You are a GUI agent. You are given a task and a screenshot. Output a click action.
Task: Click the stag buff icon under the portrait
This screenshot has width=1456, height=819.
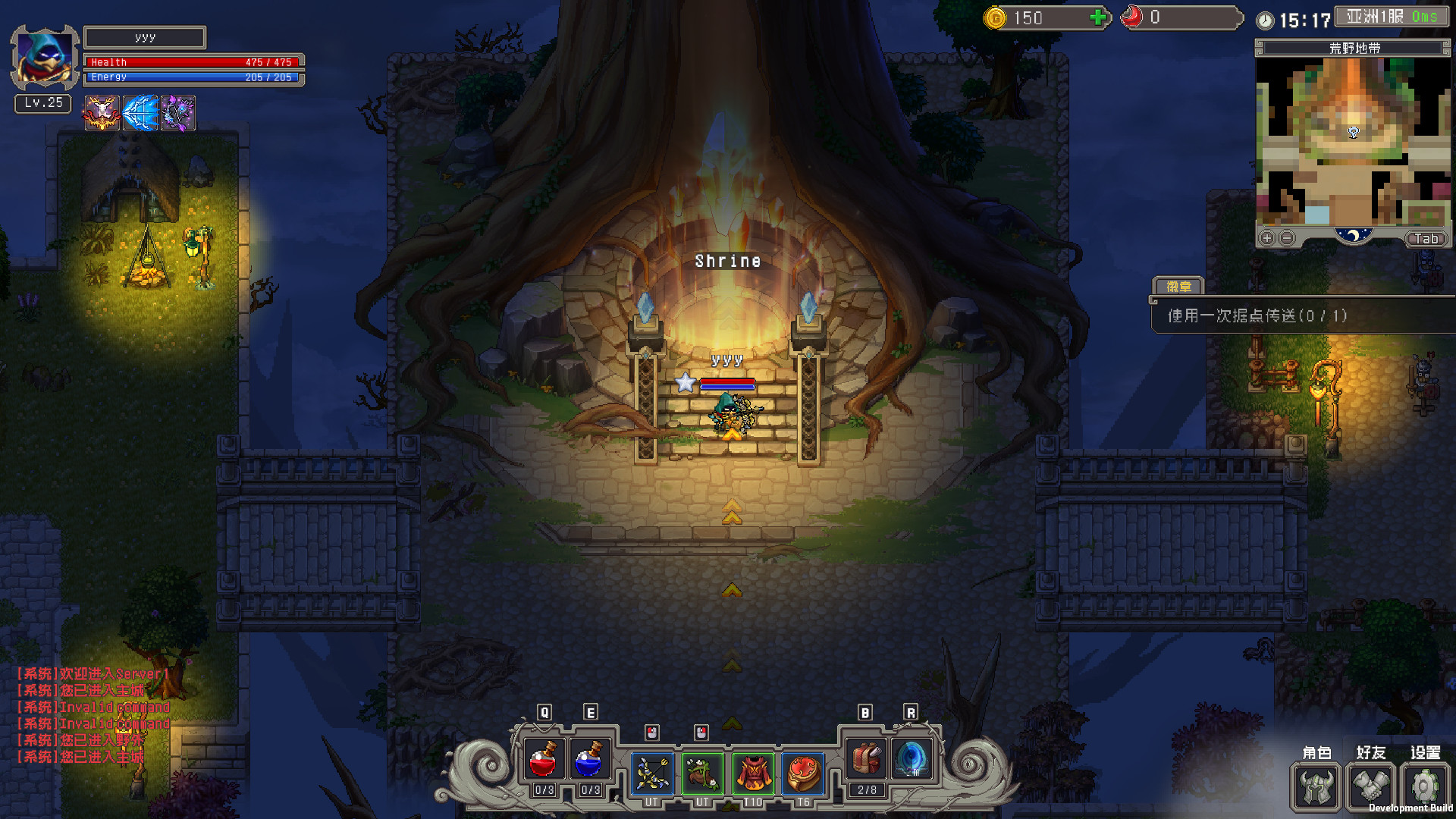pos(102,112)
